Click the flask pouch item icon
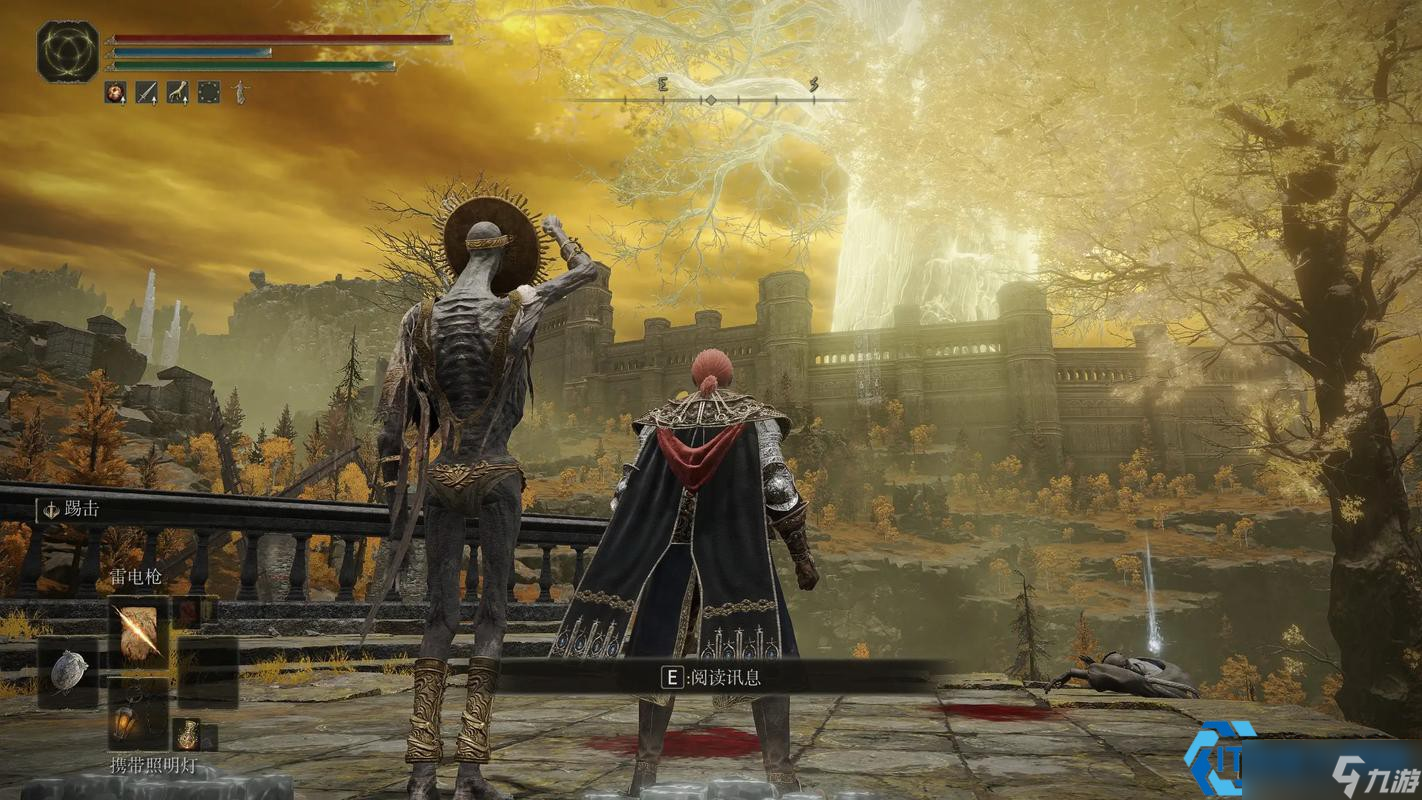 point(188,735)
